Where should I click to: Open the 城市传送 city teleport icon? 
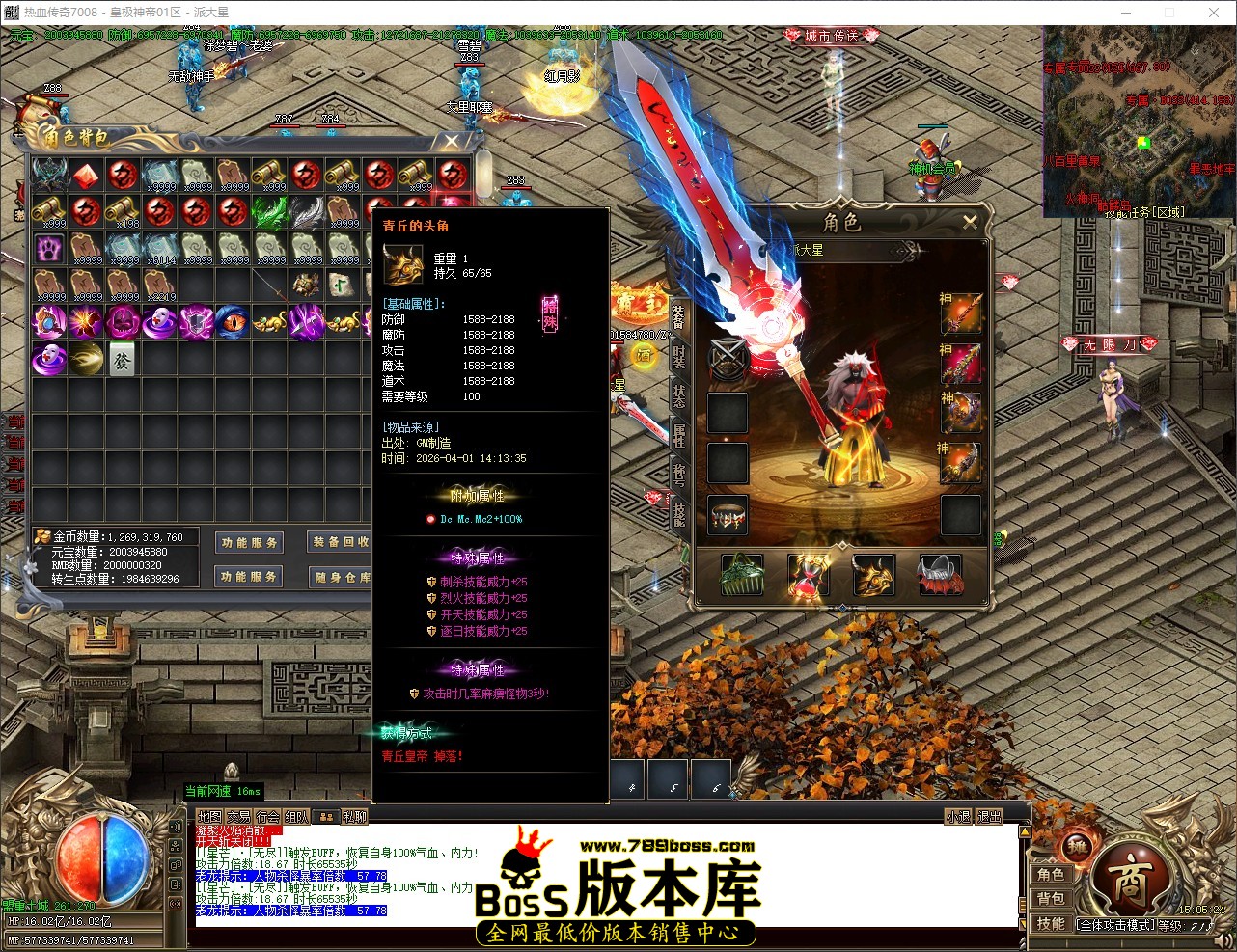(x=831, y=36)
